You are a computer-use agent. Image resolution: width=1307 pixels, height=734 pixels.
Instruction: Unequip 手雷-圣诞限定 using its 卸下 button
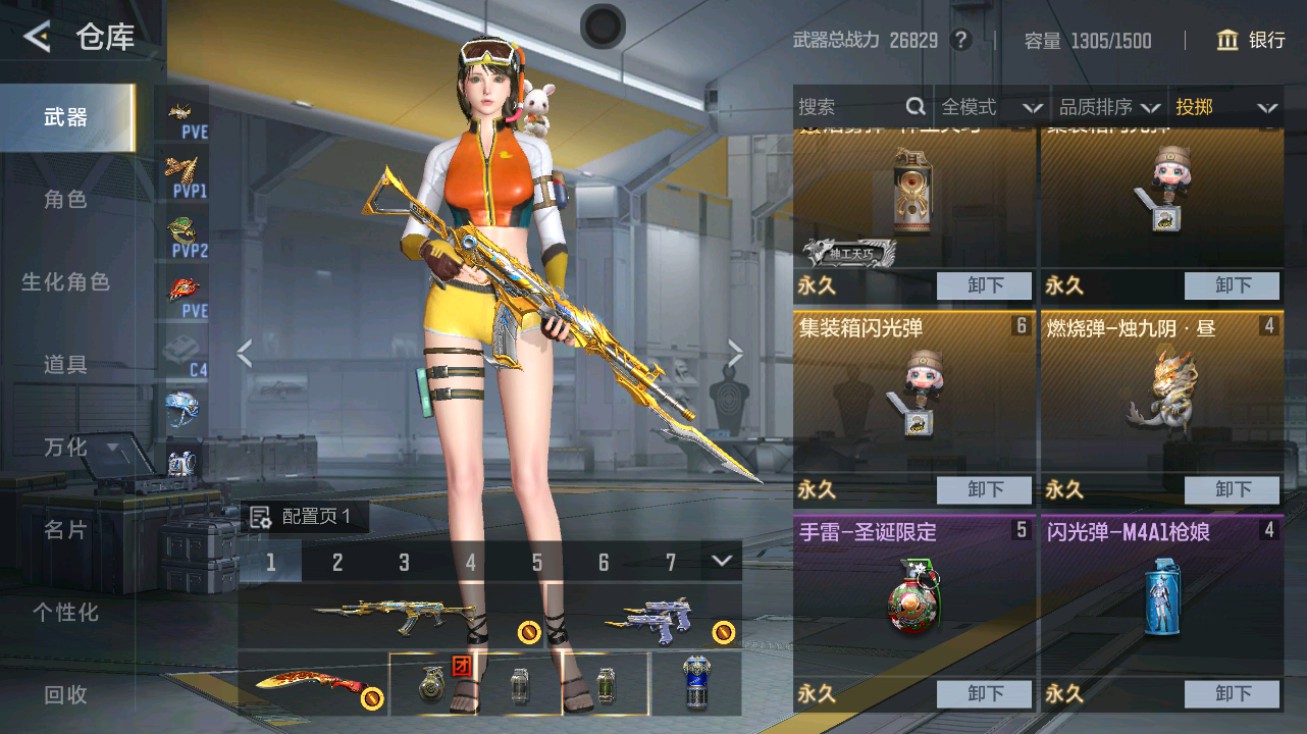coord(984,694)
